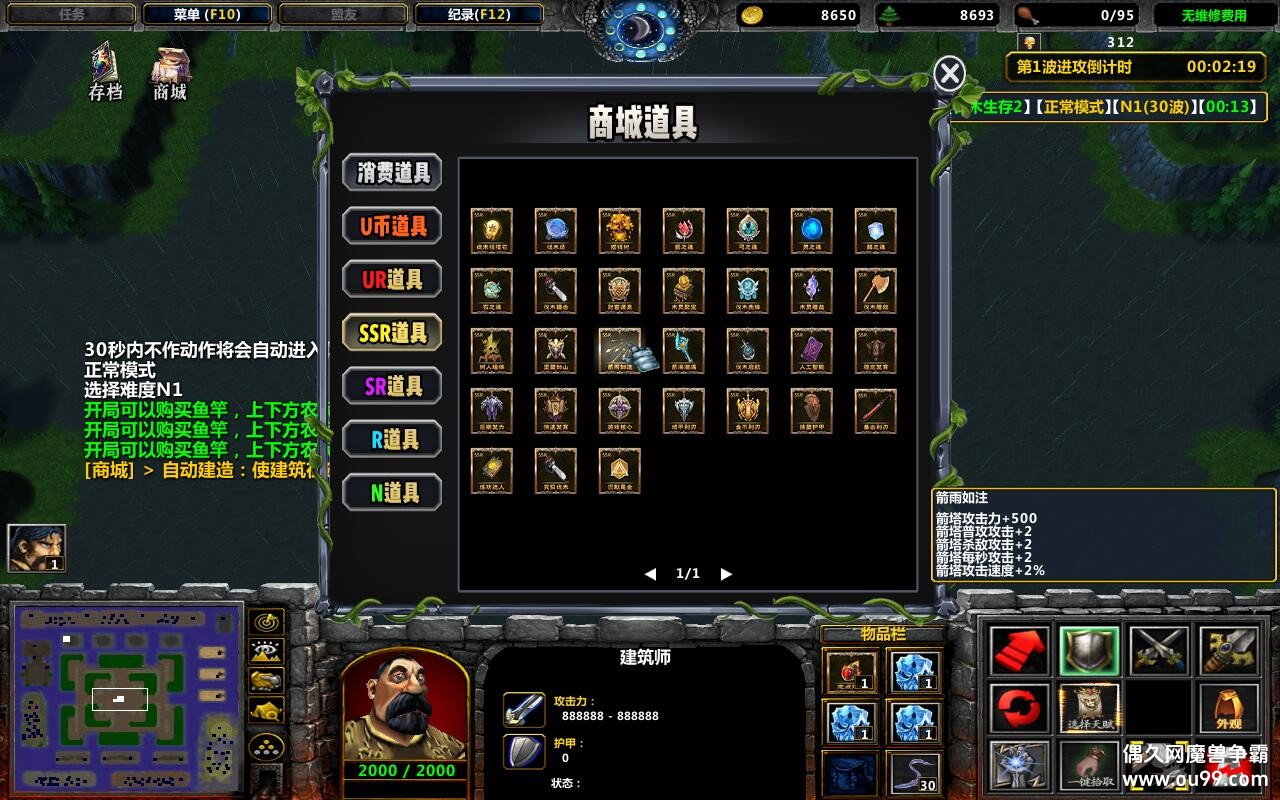This screenshot has width=1280, height=800.
Task: Open the U币道具 category
Action: [x=393, y=226]
